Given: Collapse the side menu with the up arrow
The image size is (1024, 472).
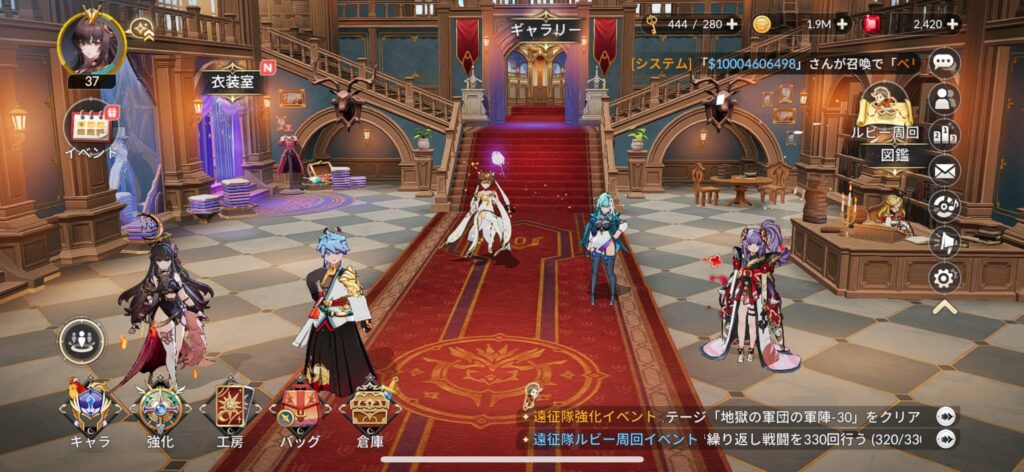Looking at the screenshot, I should (x=944, y=308).
